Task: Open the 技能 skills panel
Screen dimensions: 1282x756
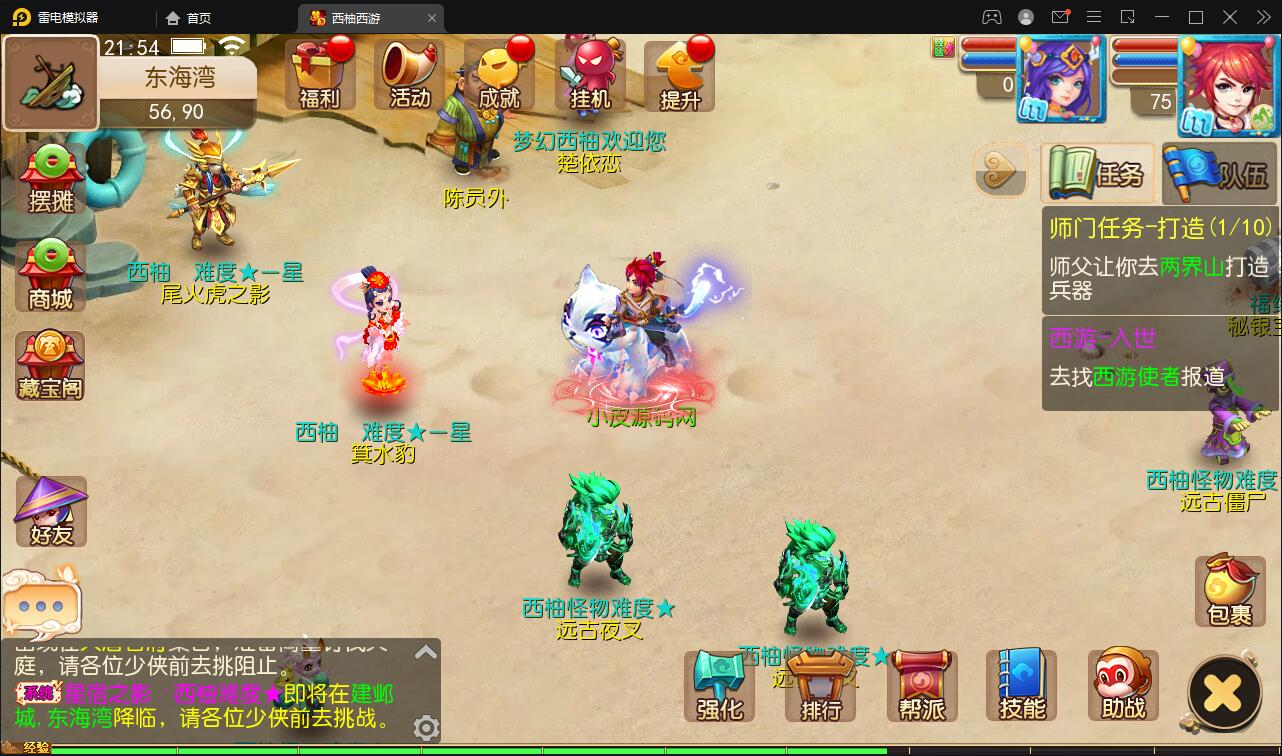Action: point(1022,686)
